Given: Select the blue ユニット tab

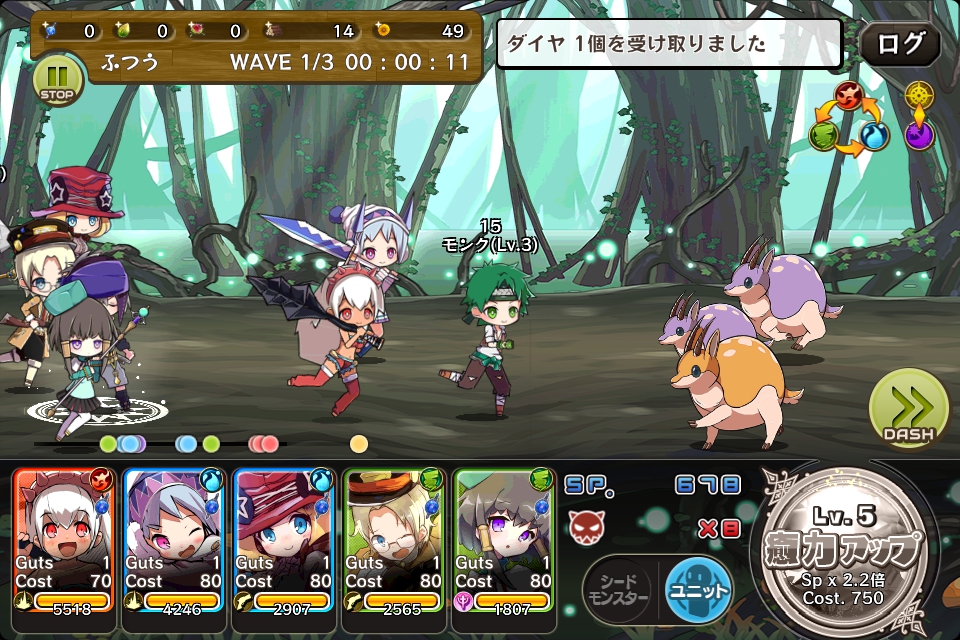Looking at the screenshot, I should (x=699, y=590).
